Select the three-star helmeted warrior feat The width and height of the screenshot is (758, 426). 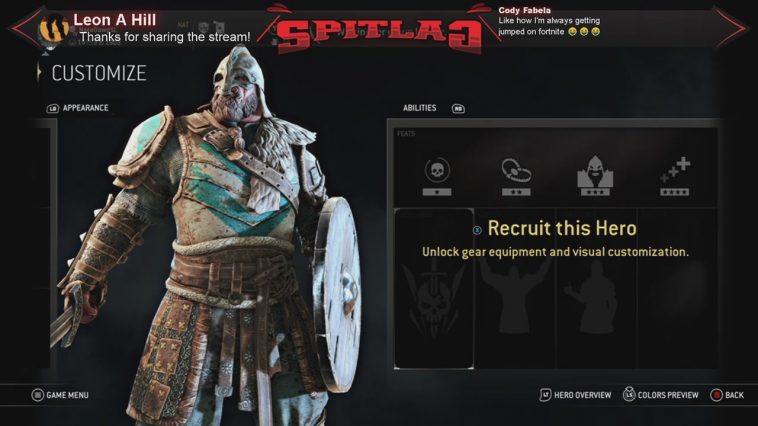[x=594, y=174]
